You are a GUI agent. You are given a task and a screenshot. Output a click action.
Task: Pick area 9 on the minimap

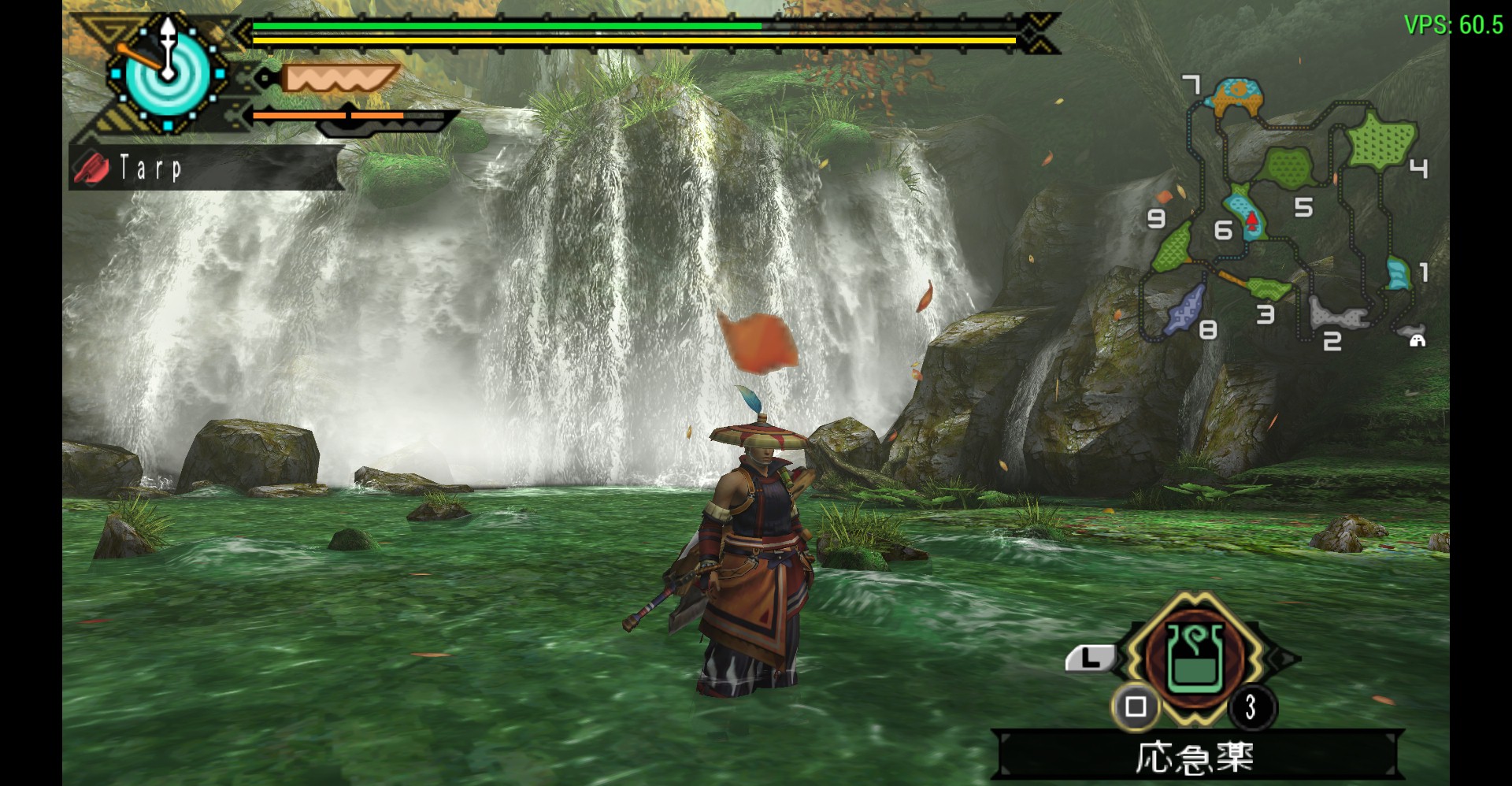[1173, 247]
